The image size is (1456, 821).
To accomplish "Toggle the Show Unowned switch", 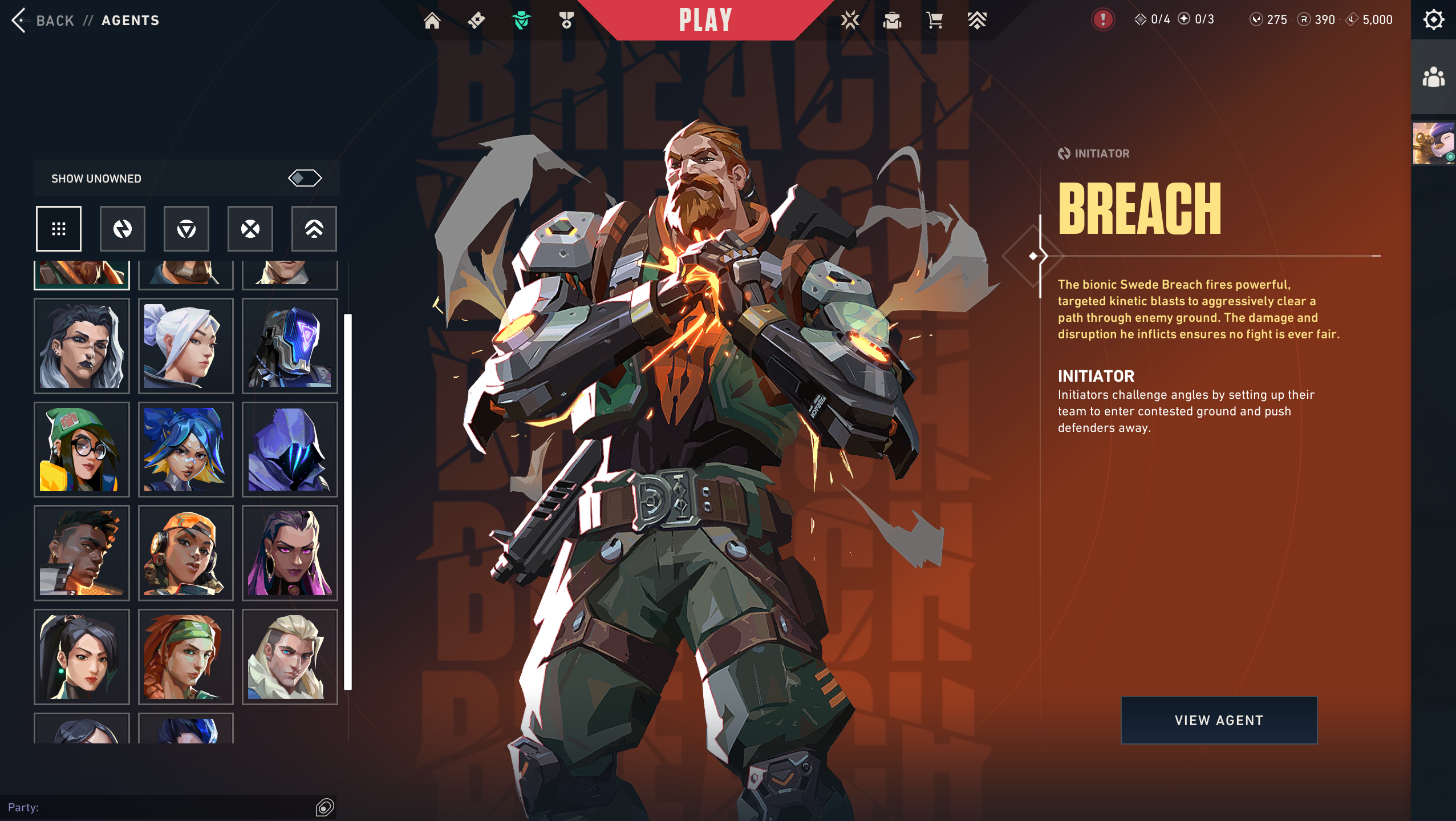I will 305,179.
